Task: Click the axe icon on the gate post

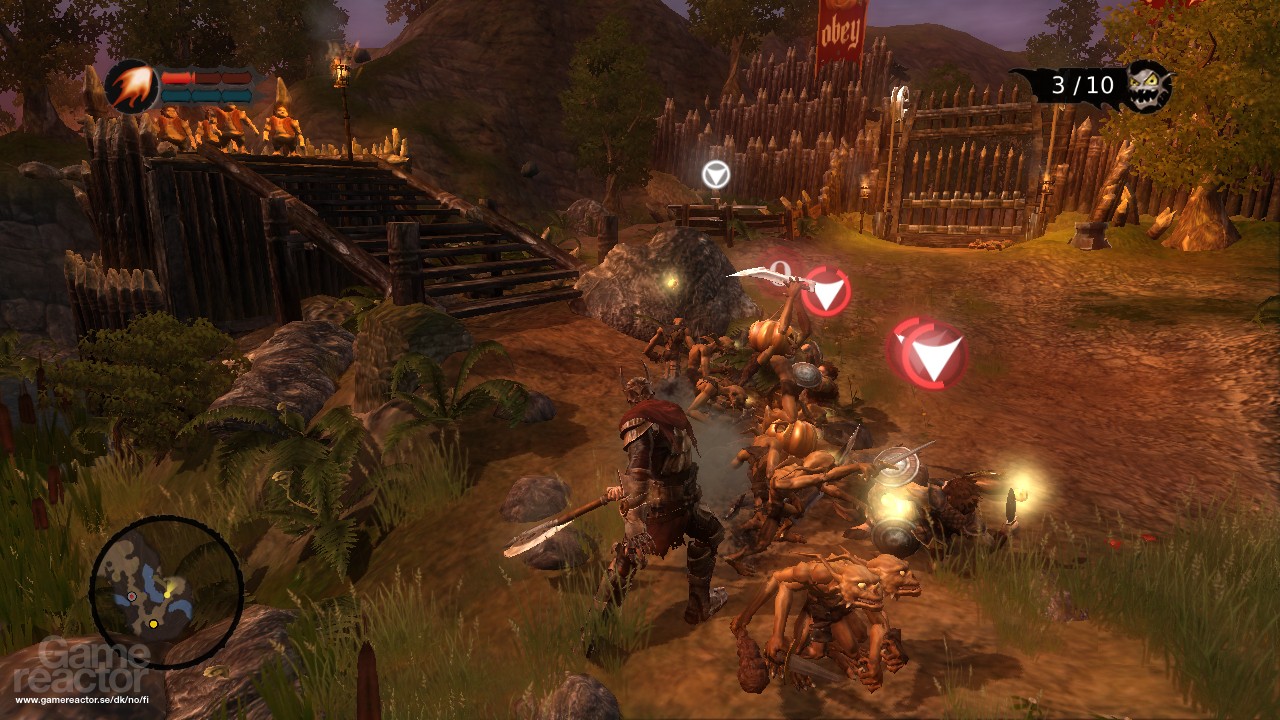Action: pyautogui.click(x=901, y=100)
